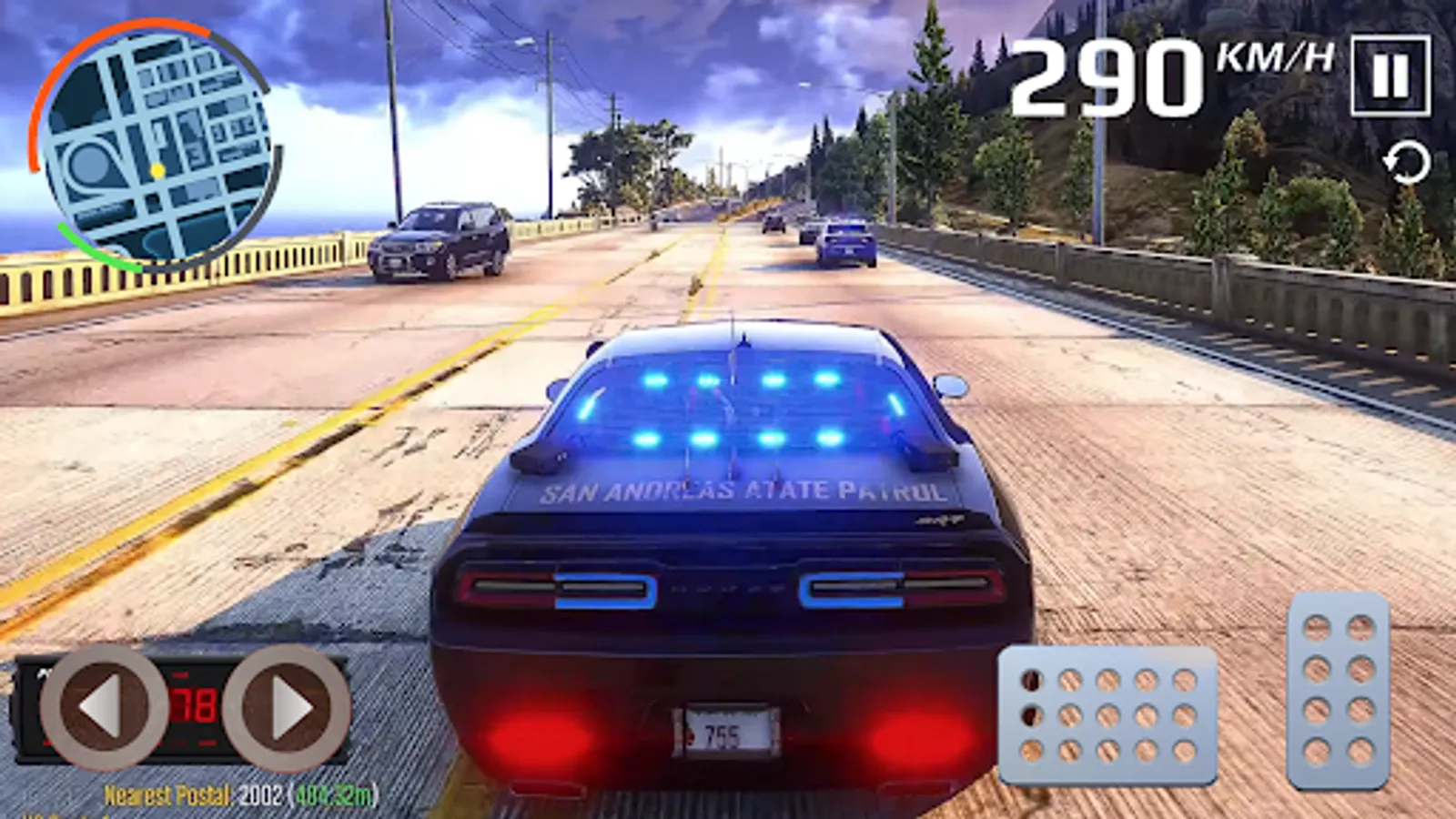Tap the green distance value 404.32m

click(332, 793)
